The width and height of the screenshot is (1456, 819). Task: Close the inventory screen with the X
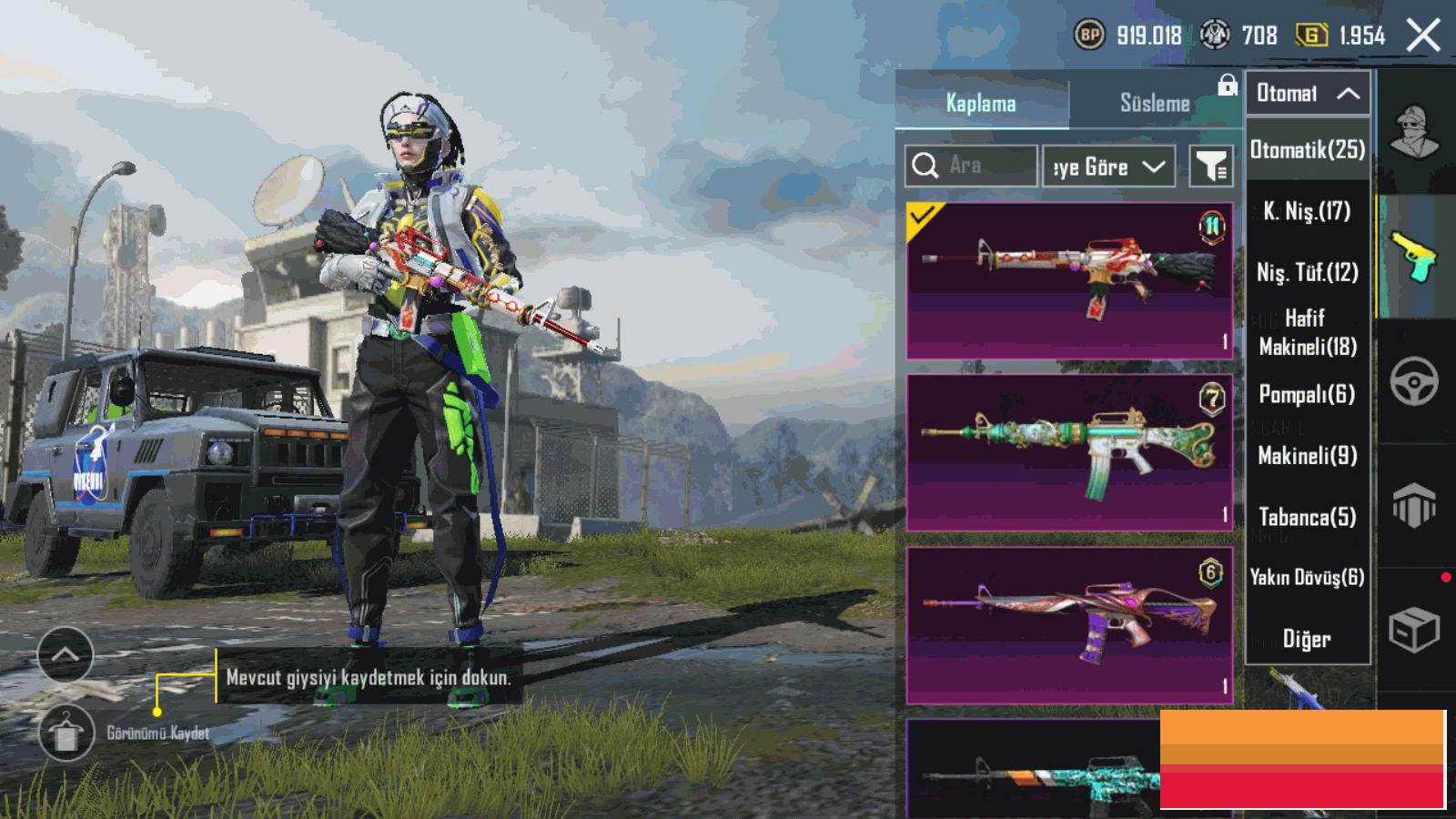point(1423,36)
